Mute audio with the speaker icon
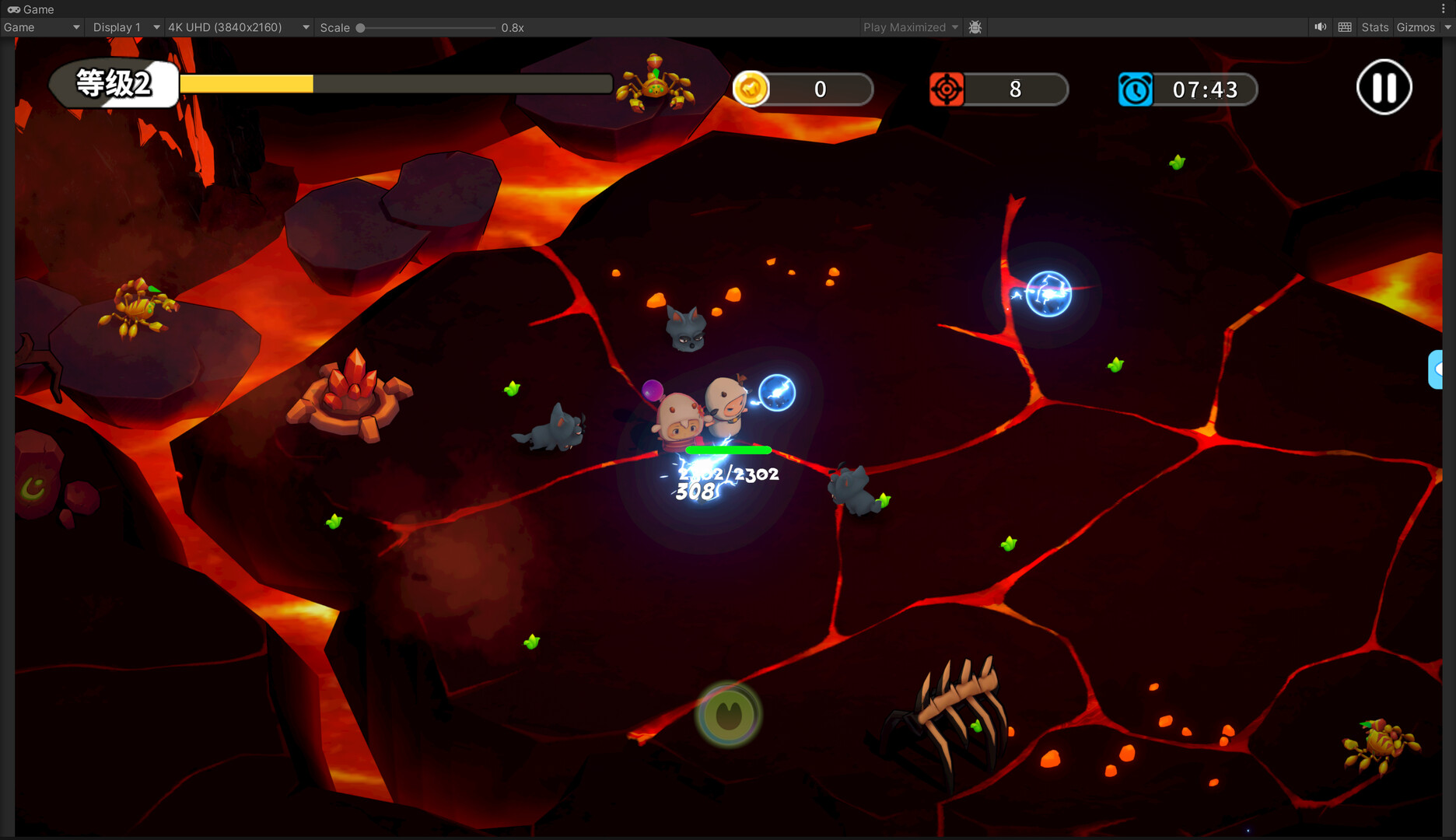This screenshot has height=840, width=1456. 1320,27
